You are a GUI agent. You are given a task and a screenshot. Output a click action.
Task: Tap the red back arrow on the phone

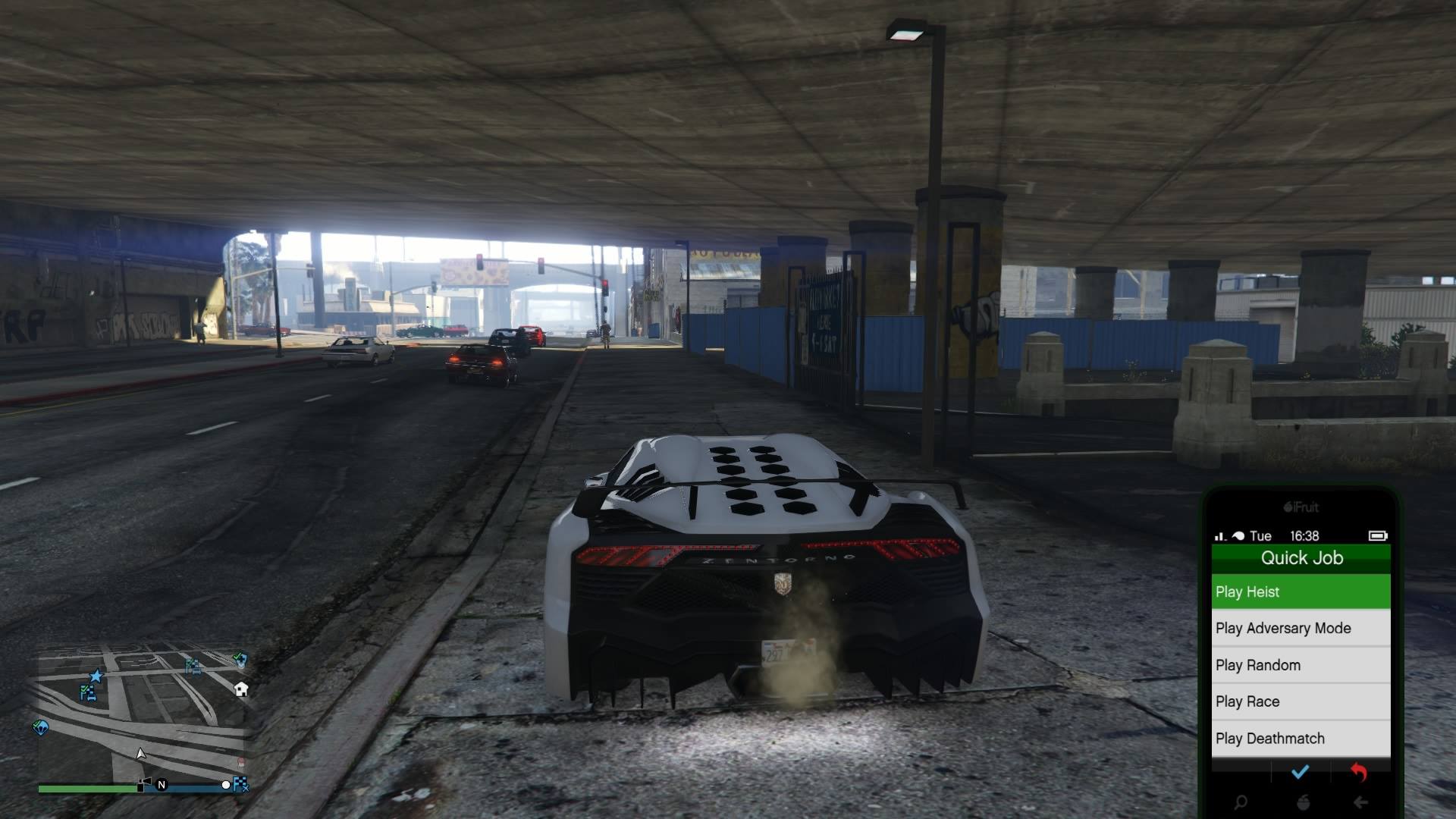(x=1360, y=772)
